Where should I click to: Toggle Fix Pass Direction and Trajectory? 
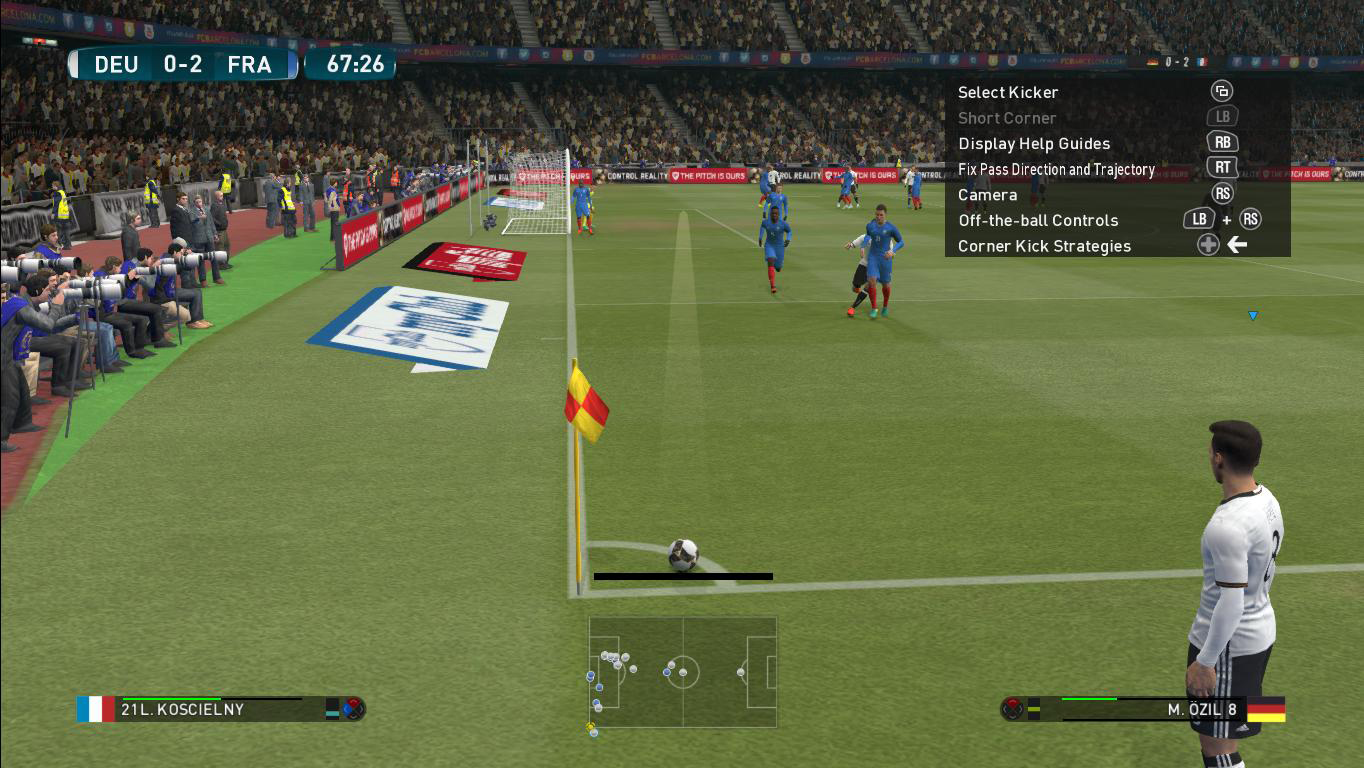coord(1056,168)
